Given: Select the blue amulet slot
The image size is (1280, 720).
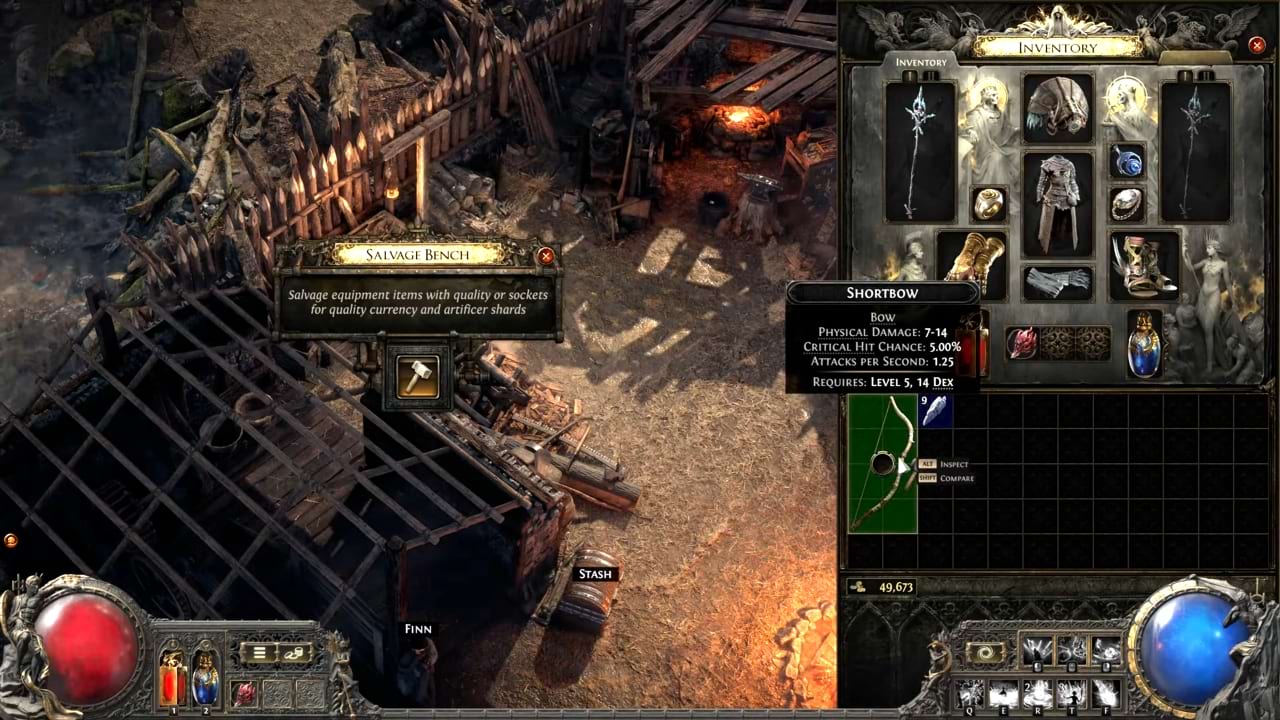Looking at the screenshot, I should [x=1127, y=162].
